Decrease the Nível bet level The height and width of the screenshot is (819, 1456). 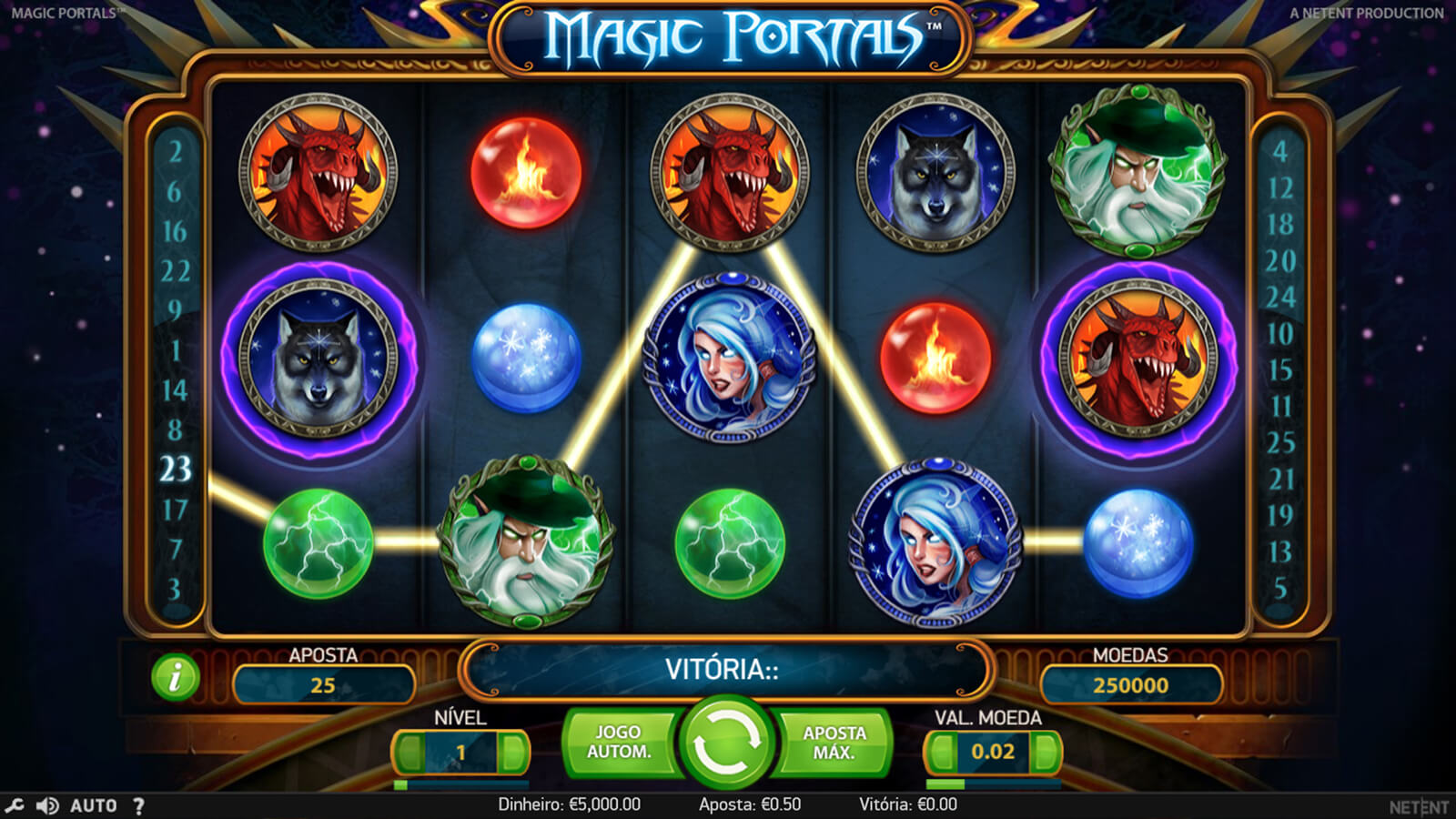pos(409,753)
